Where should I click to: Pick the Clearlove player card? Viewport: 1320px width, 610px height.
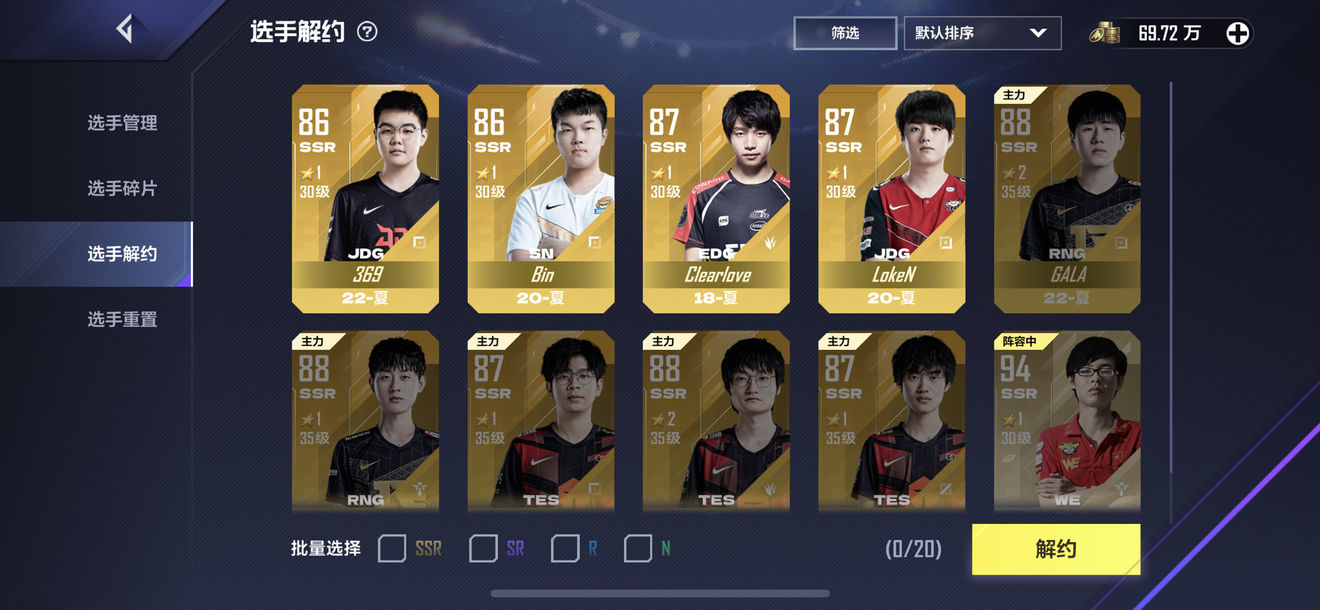pos(716,199)
